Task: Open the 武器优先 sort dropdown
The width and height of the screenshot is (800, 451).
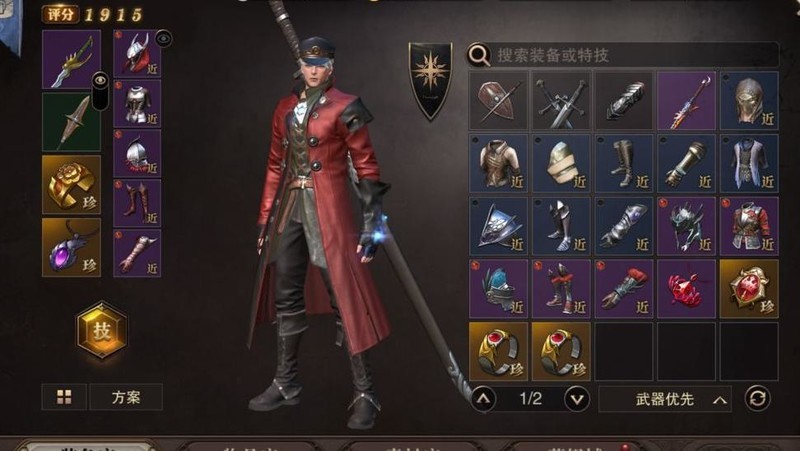Action: click(665, 399)
